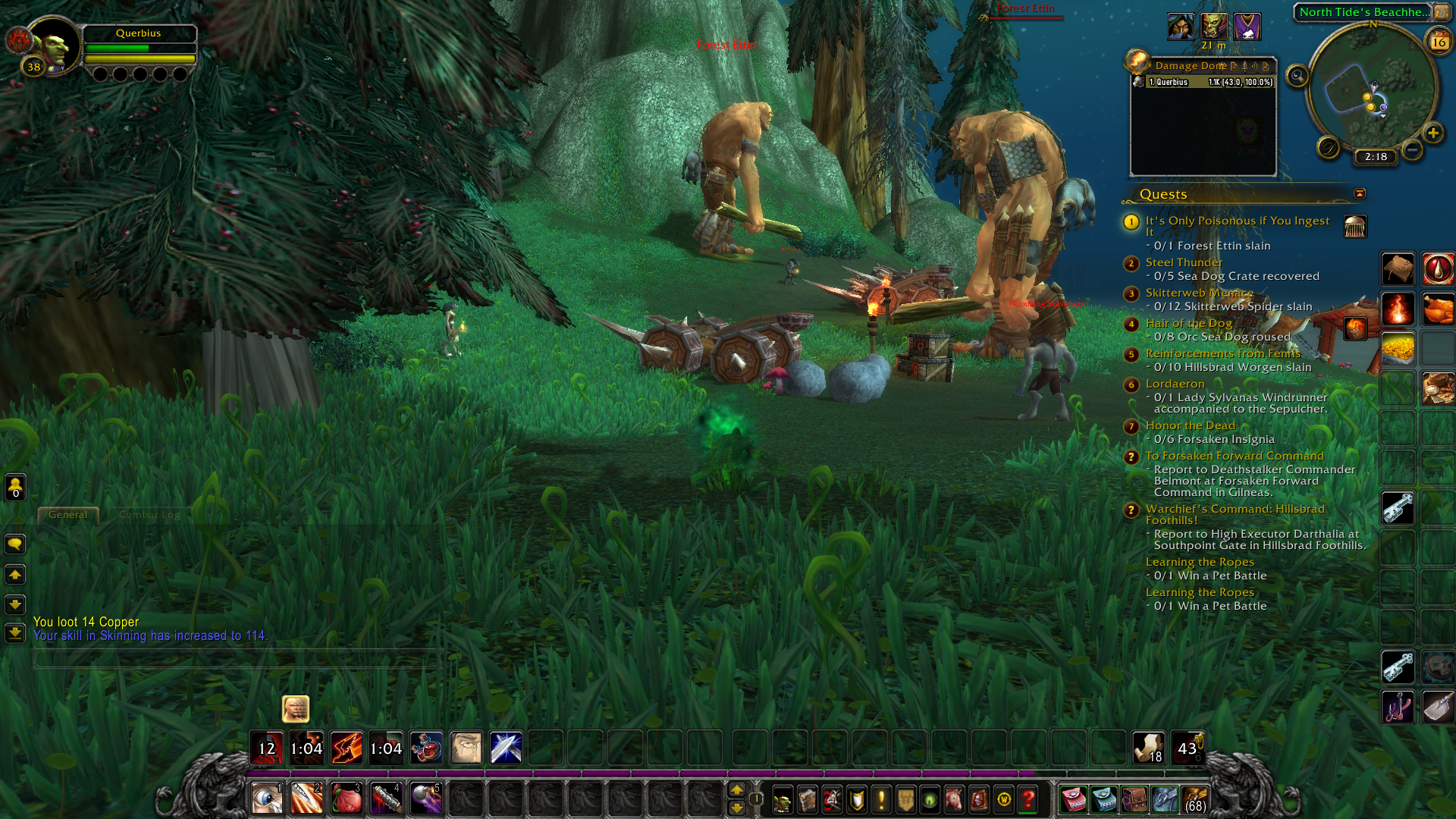1456x819 pixels.
Task: Click the Damage Done meter title
Action: [x=1191, y=66]
